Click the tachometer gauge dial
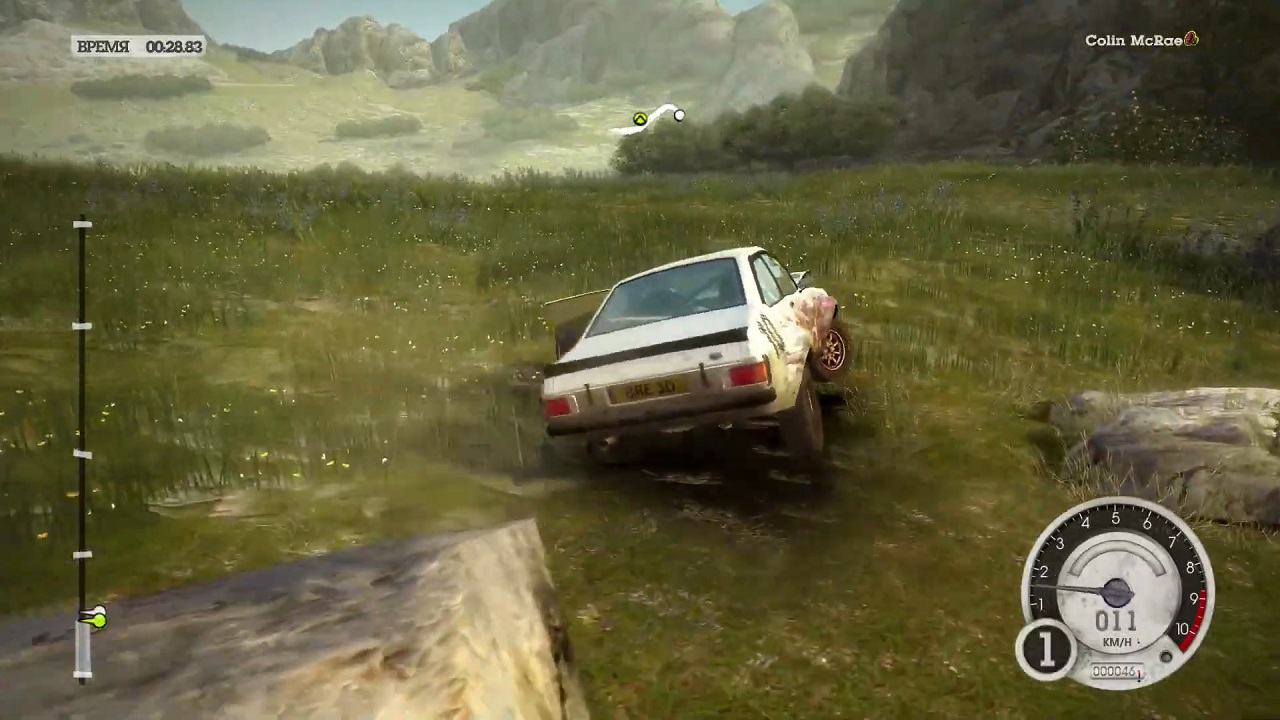 coord(1117,591)
